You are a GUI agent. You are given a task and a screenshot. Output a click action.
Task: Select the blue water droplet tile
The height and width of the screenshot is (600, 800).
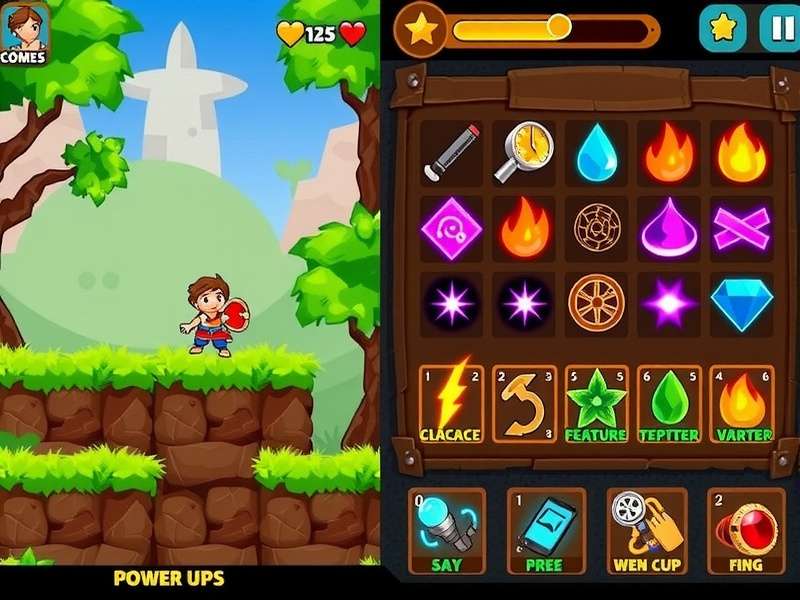point(596,153)
